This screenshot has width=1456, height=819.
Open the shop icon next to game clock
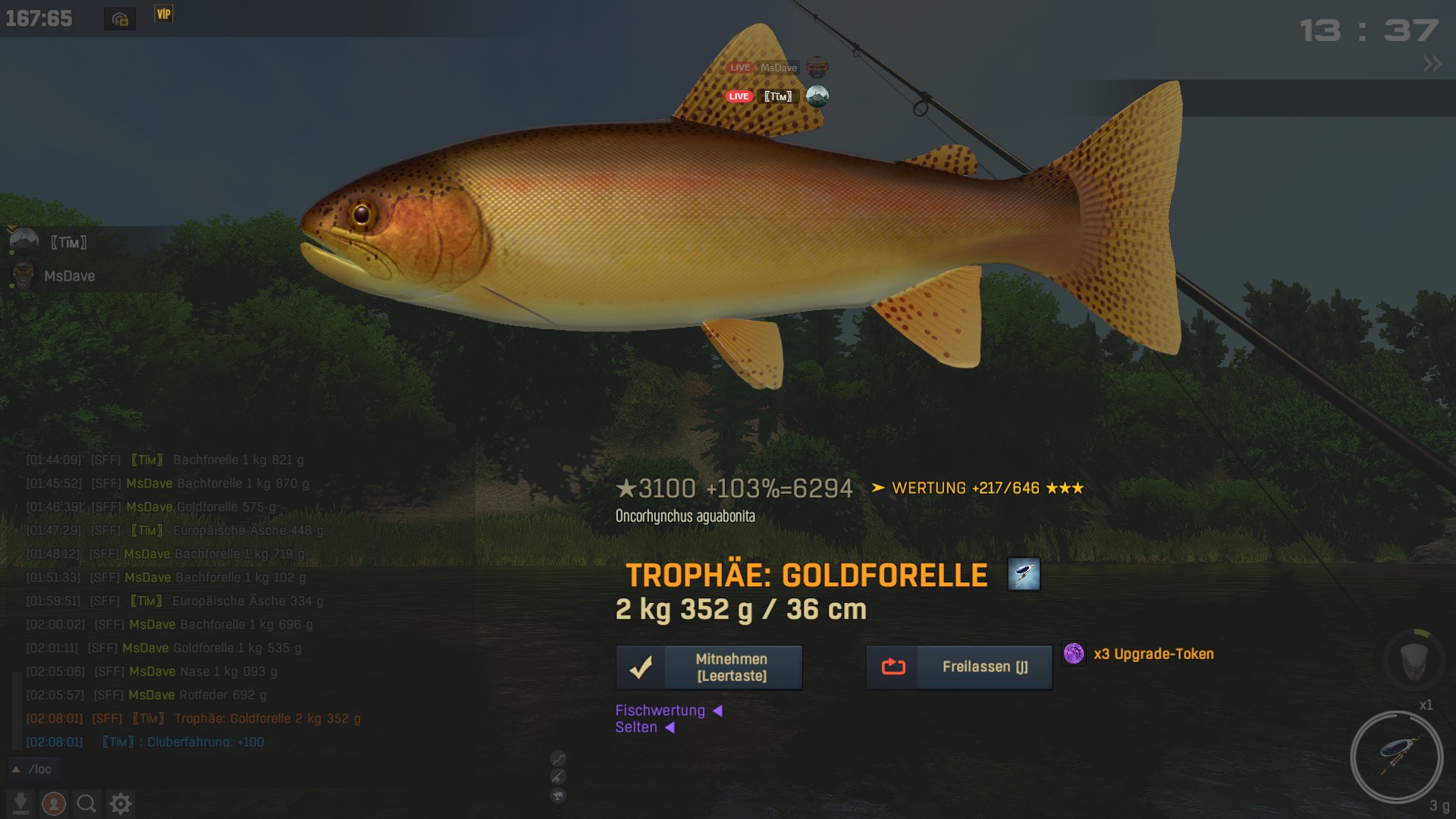(120, 19)
